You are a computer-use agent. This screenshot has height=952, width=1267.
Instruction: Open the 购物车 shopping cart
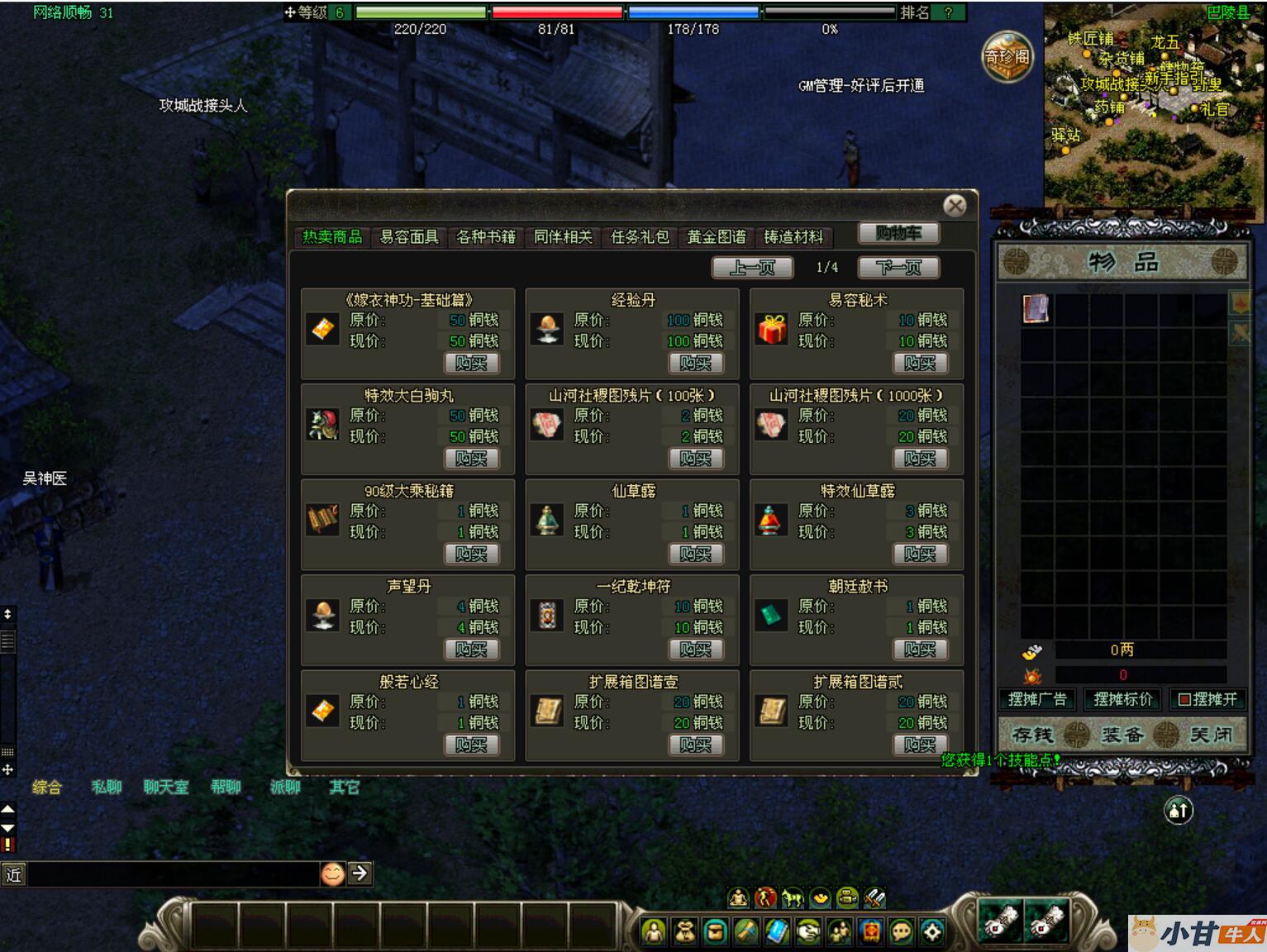898,233
